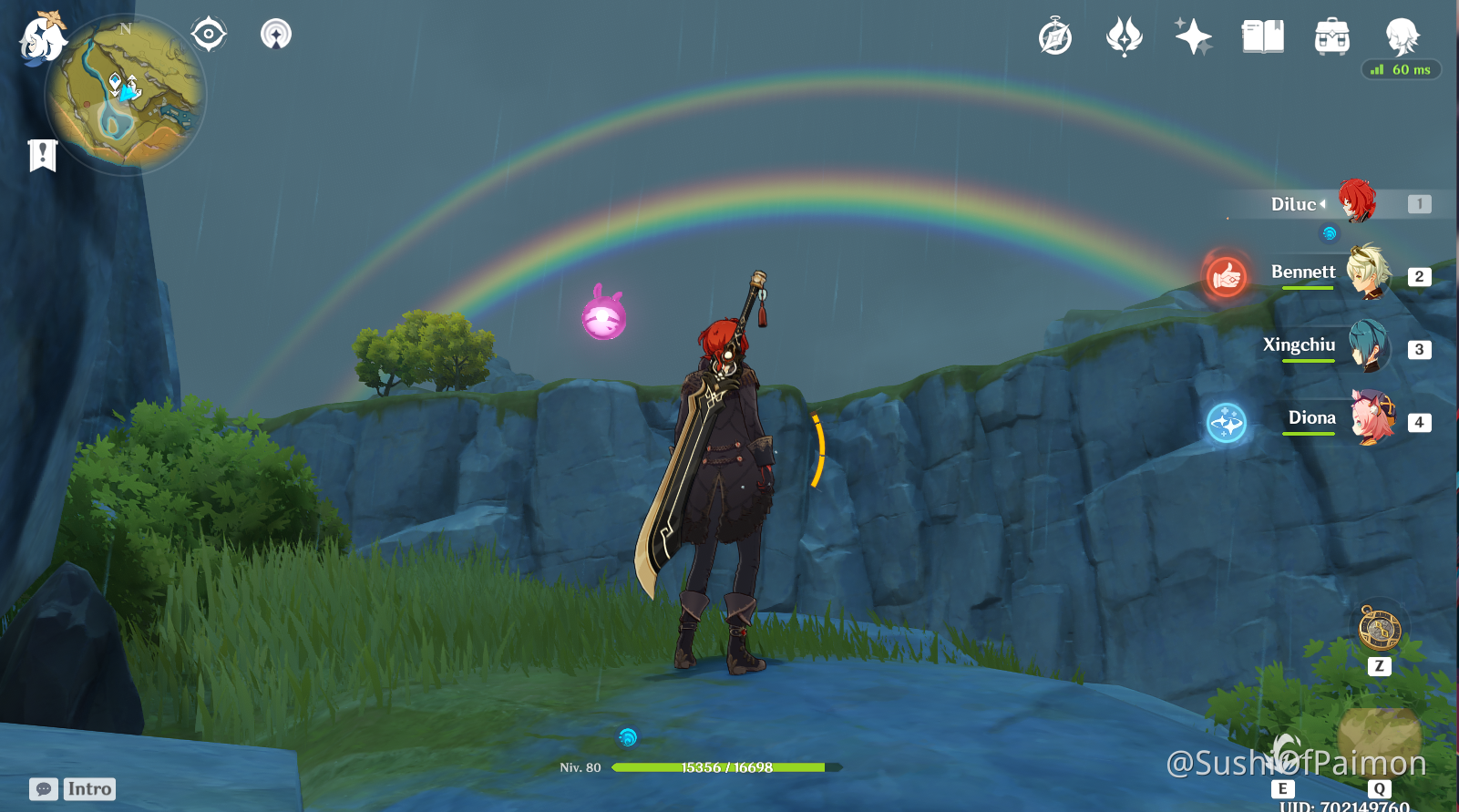Trigger Diona's elemental burst icon

tap(1226, 424)
